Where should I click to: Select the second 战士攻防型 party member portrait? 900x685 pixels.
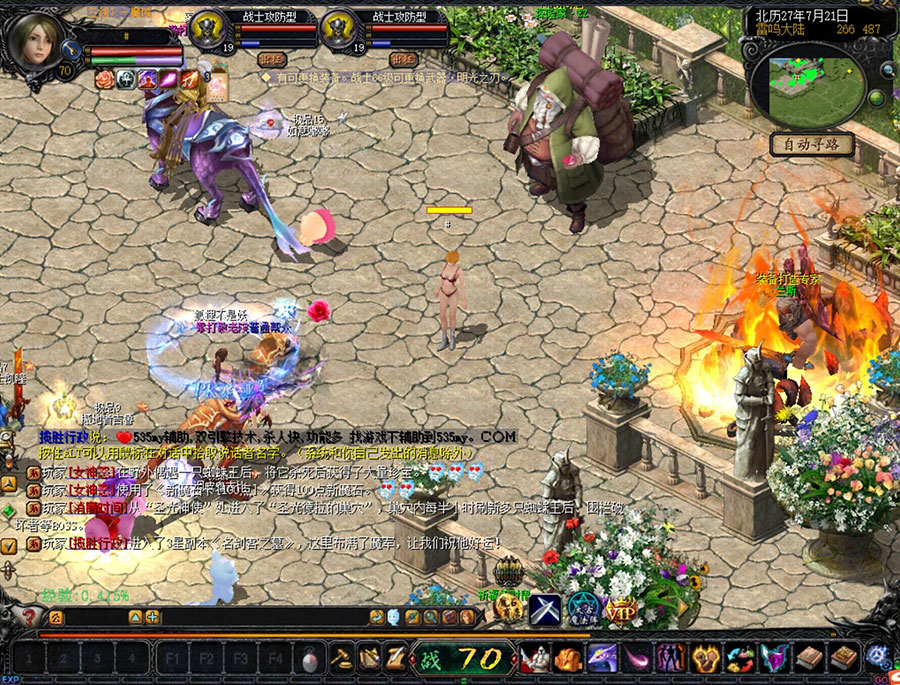pyautogui.click(x=340, y=32)
